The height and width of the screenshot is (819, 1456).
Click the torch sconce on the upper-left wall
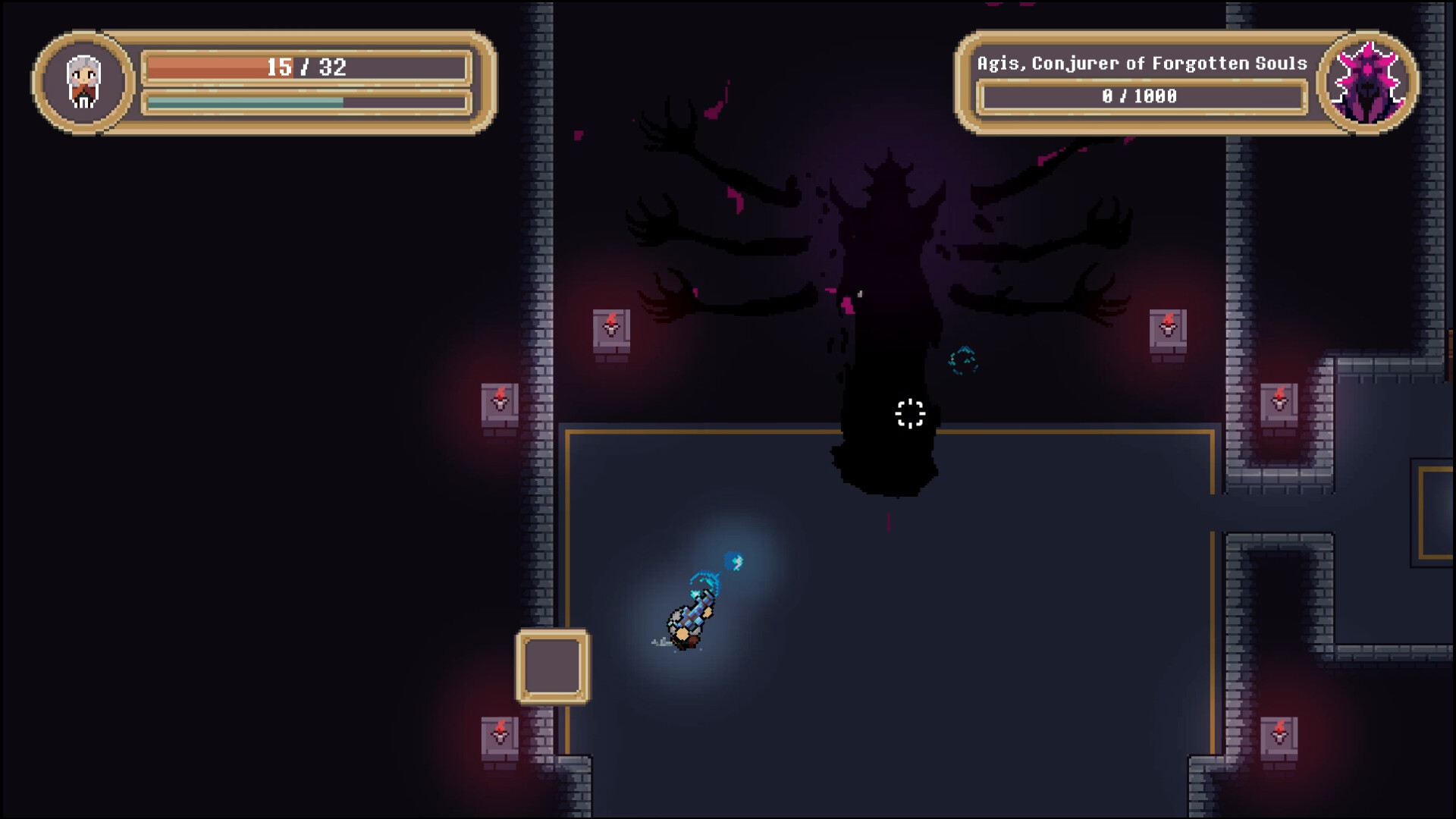click(611, 328)
